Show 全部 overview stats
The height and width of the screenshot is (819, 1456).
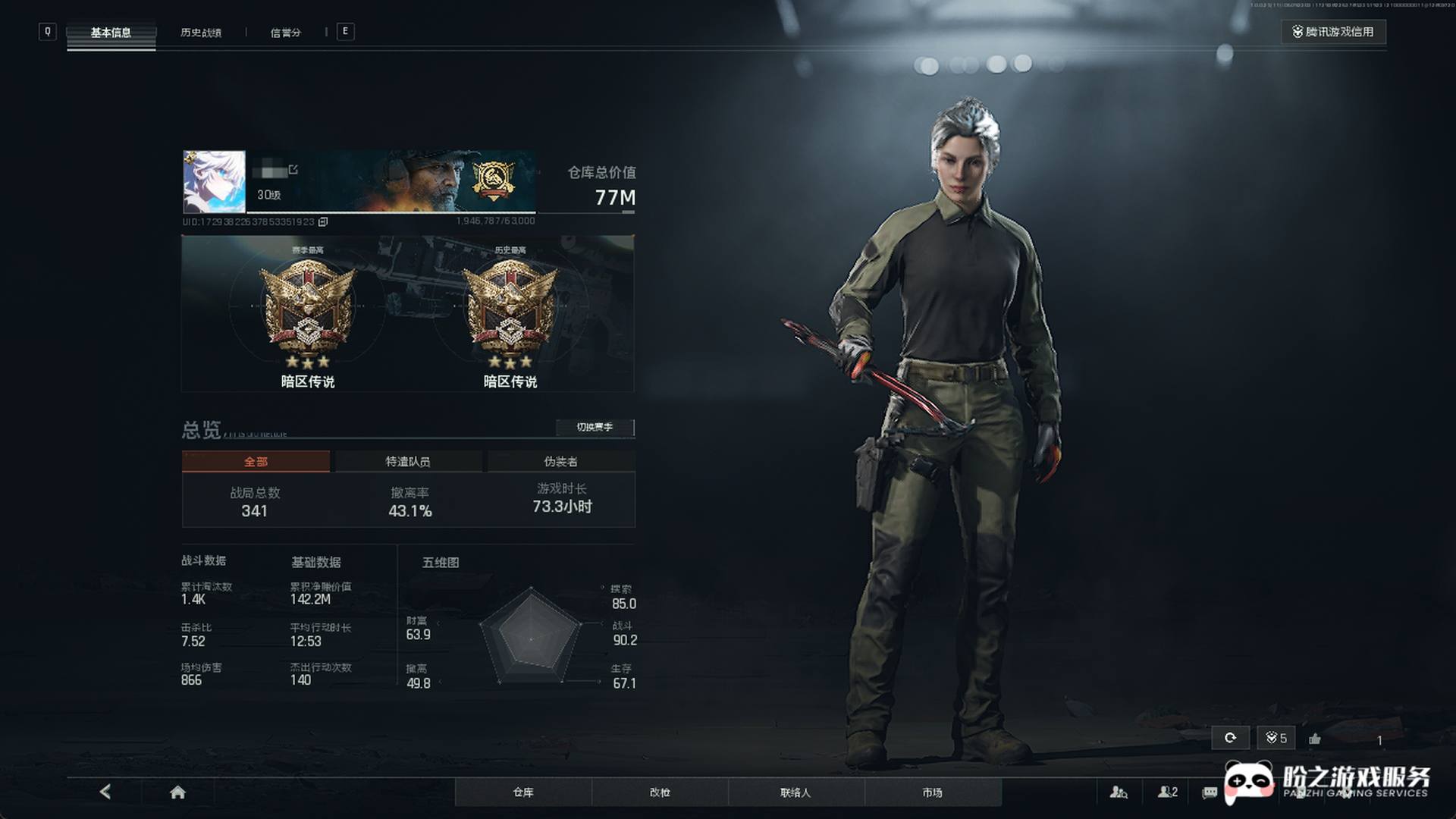click(256, 461)
